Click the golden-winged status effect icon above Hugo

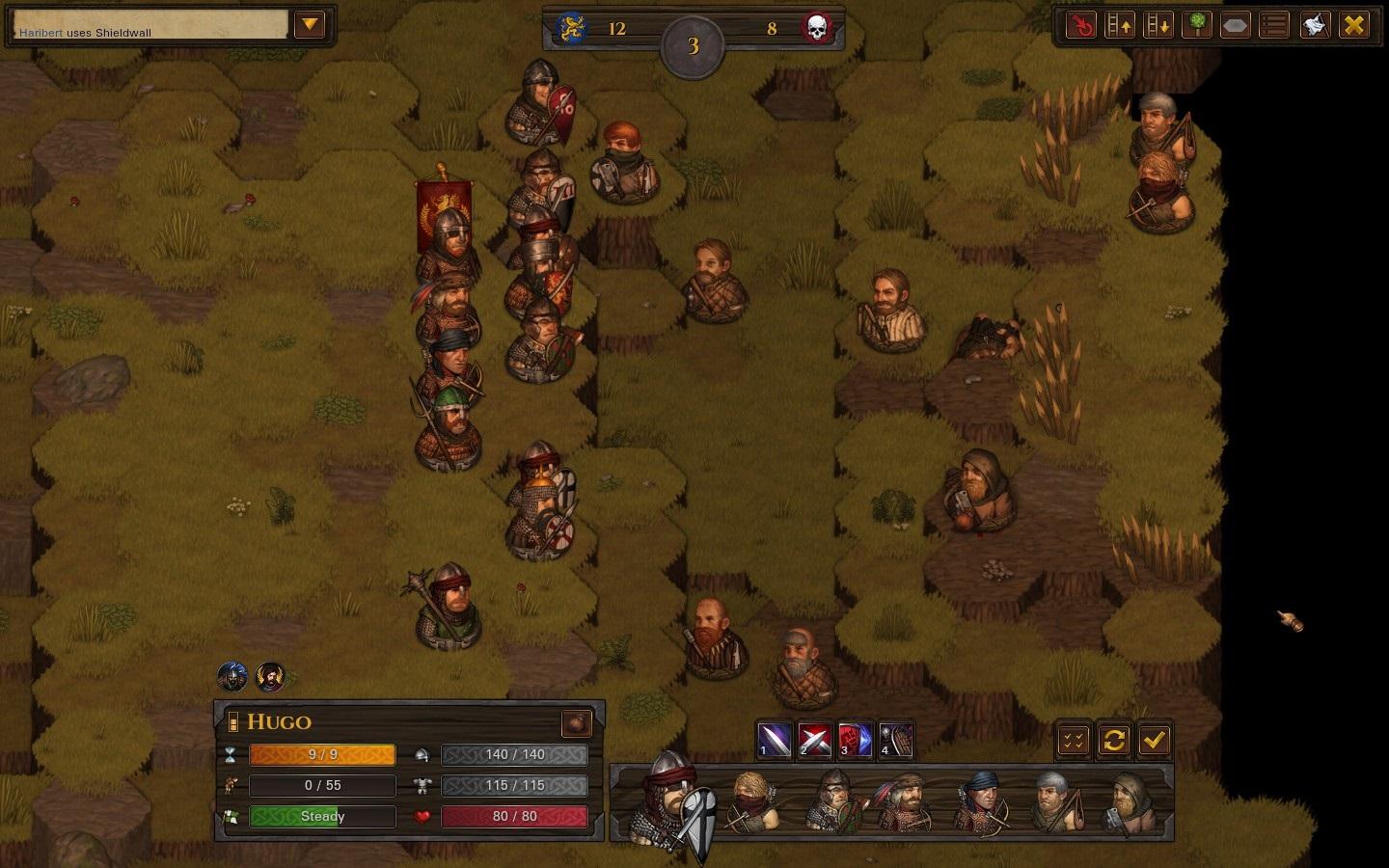click(270, 677)
